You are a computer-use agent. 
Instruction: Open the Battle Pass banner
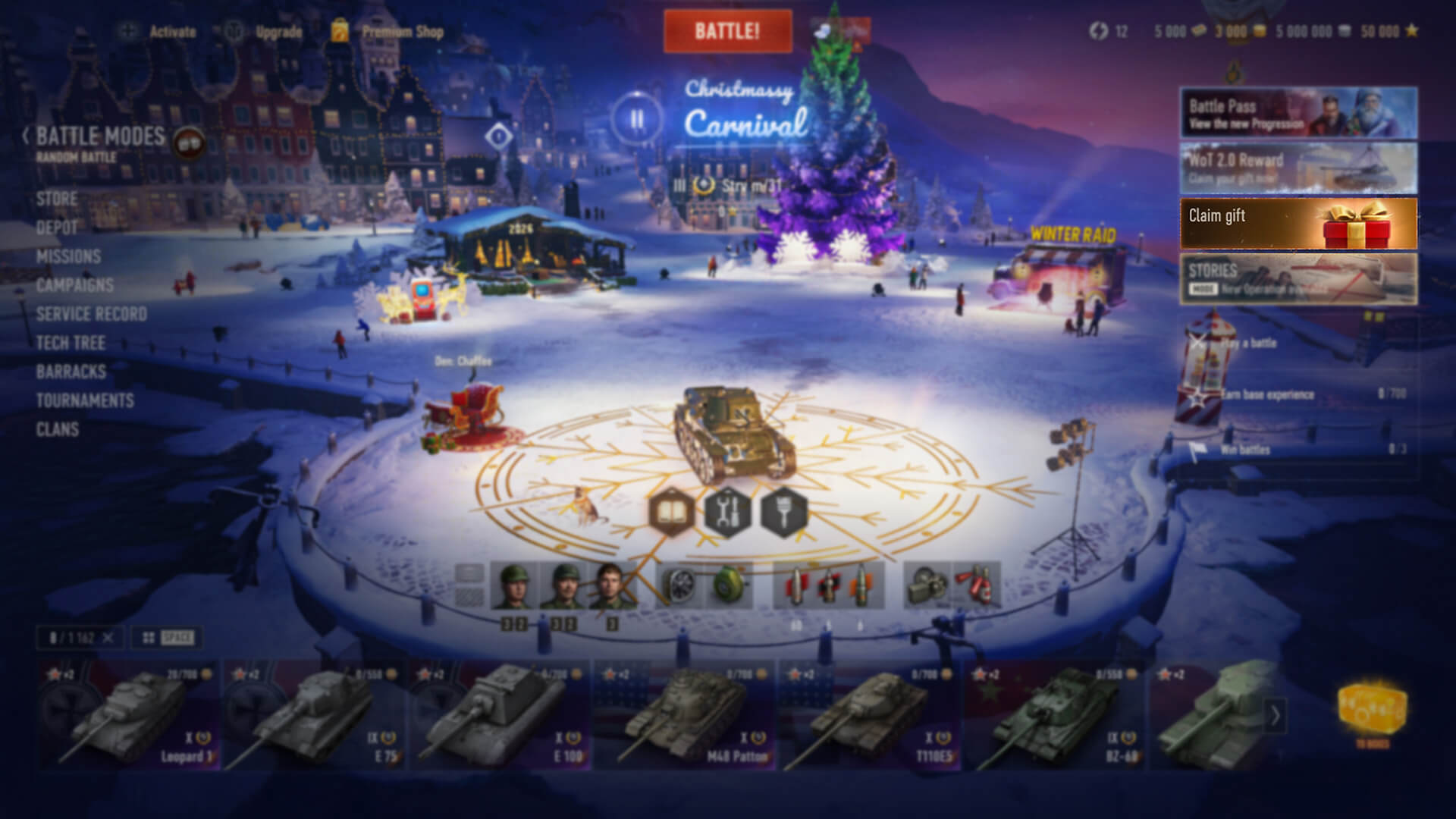click(1298, 113)
